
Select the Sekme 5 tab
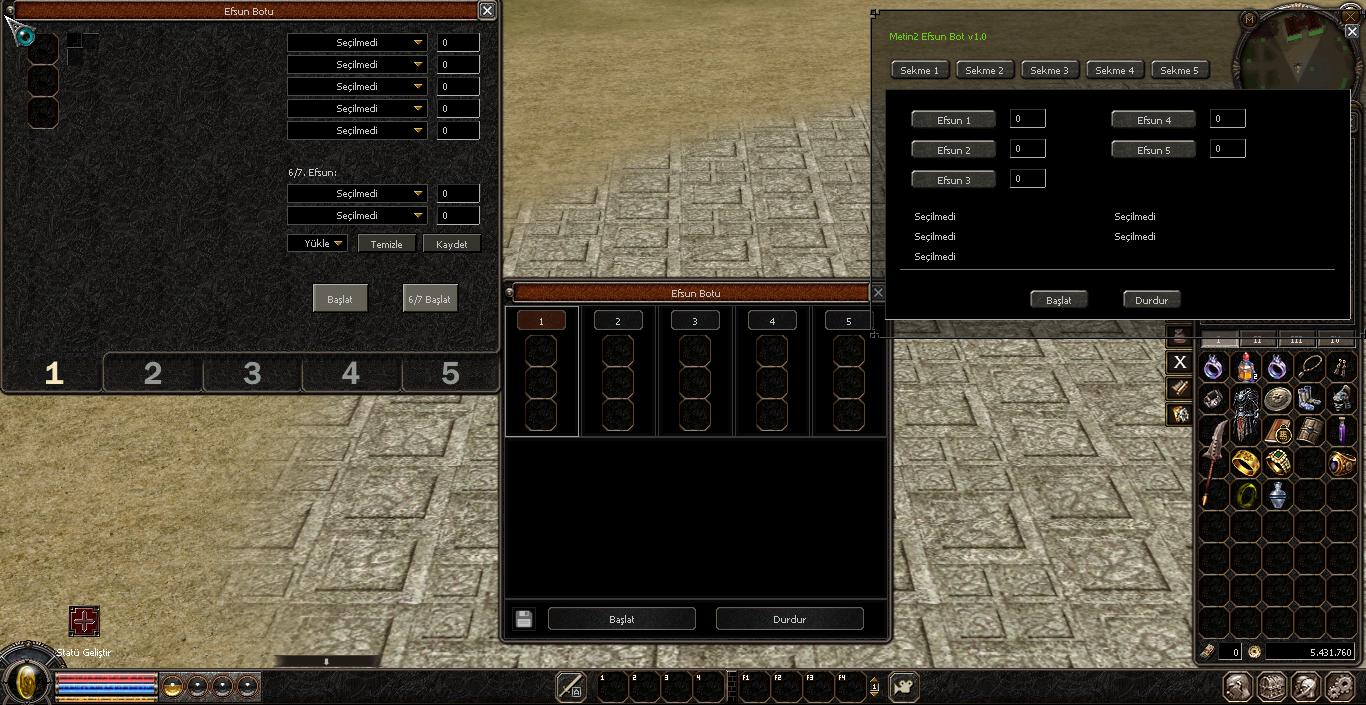point(1179,70)
